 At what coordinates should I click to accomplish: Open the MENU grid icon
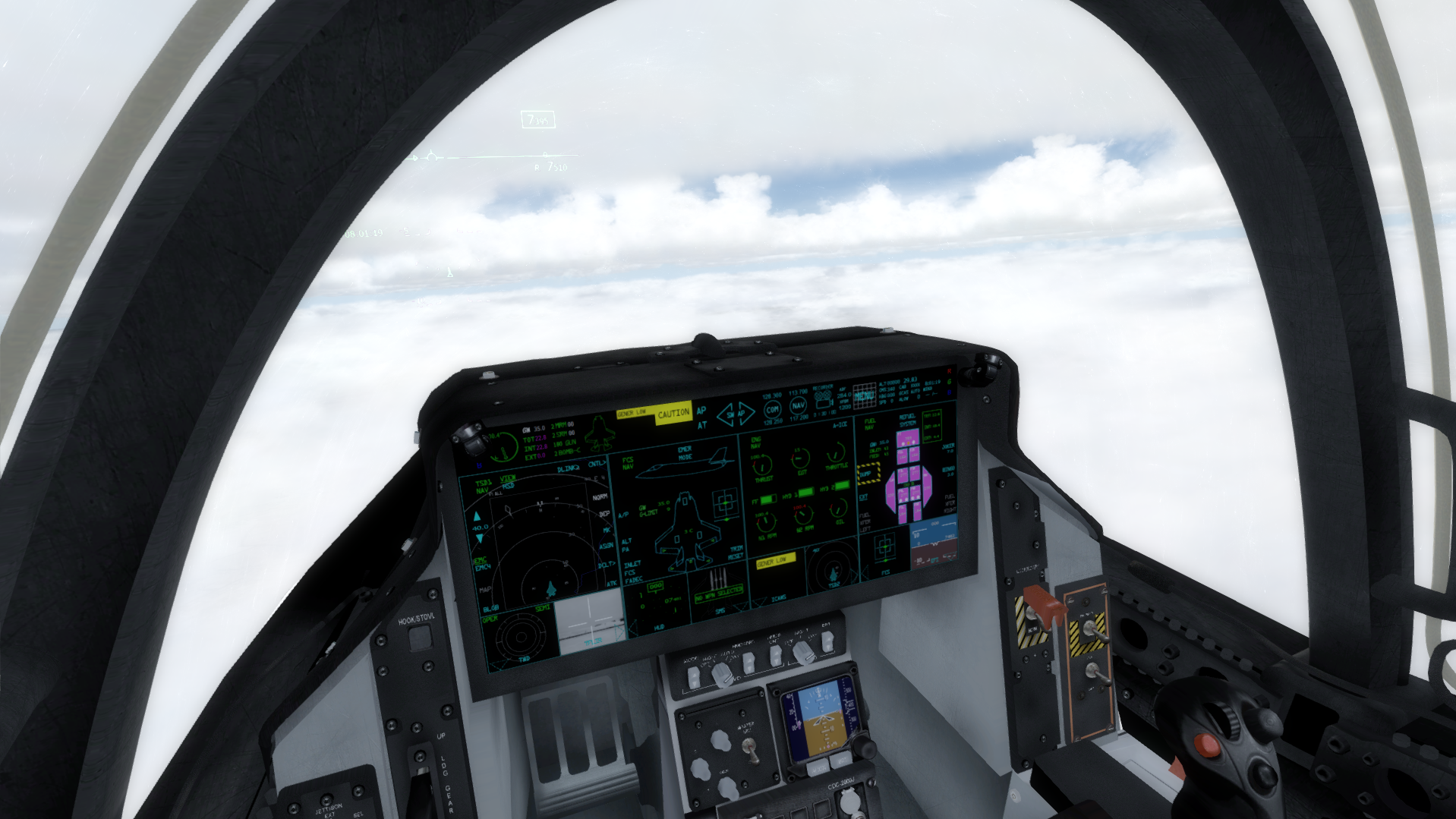point(865,397)
